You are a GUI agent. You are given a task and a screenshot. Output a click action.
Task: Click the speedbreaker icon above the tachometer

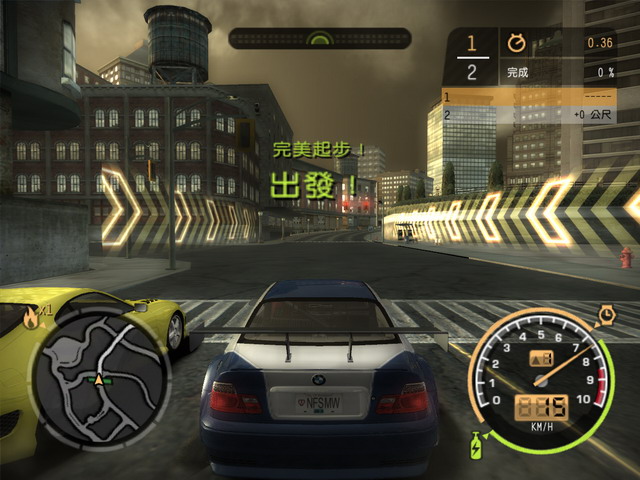[606, 316]
